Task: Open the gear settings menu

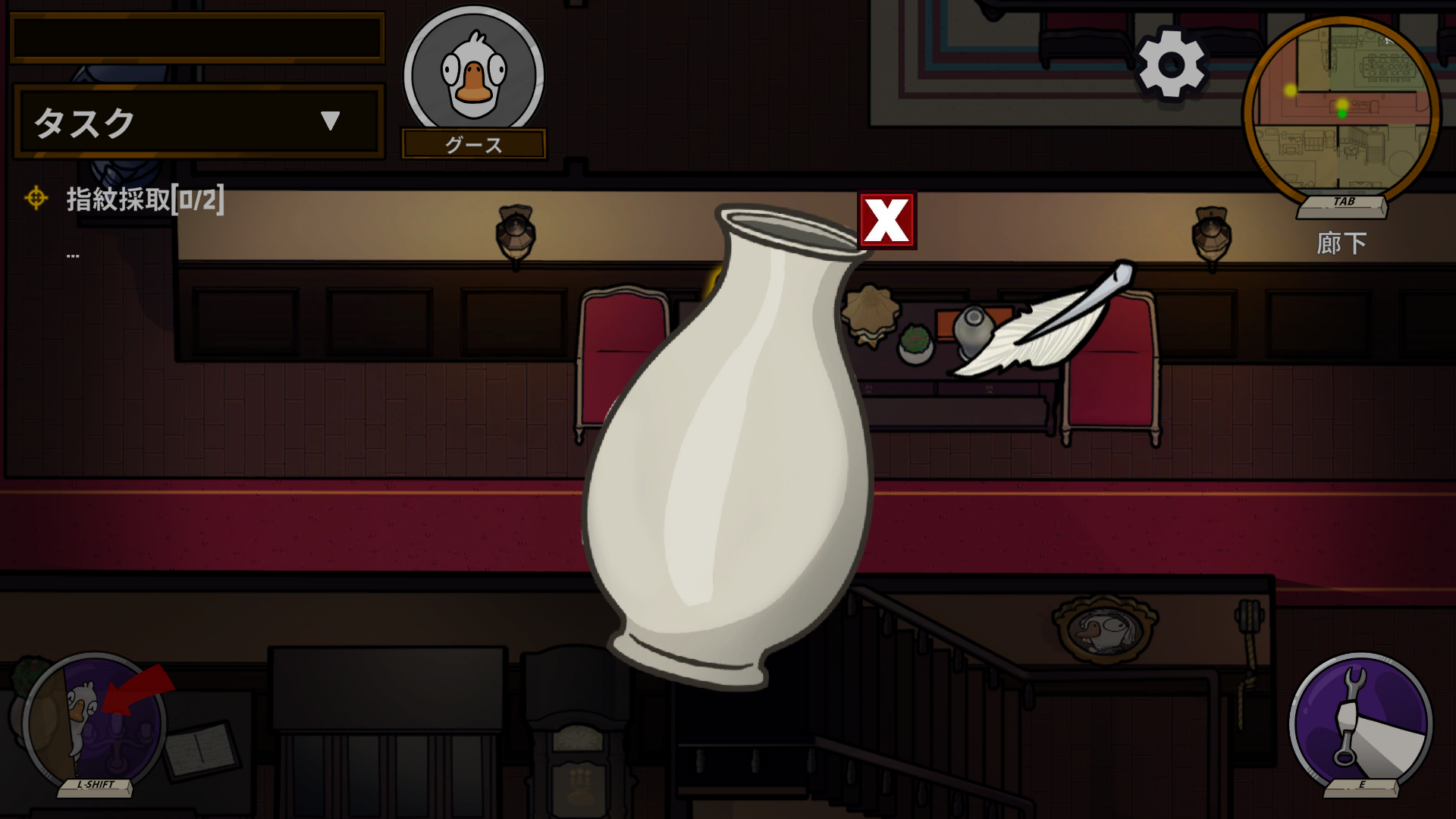Action: 1171,64
